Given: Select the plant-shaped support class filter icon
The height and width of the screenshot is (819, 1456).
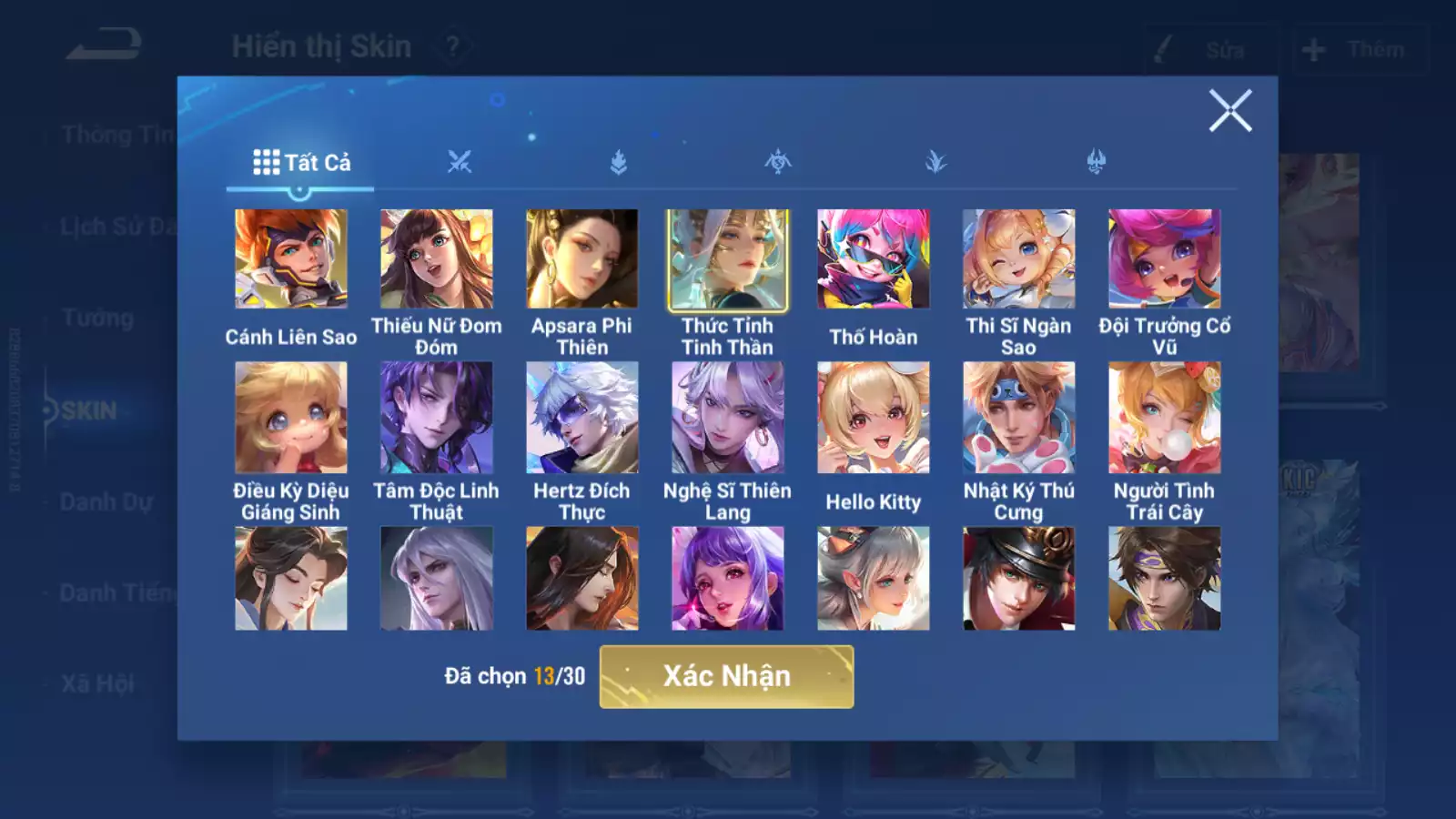Looking at the screenshot, I should pyautogui.click(x=935, y=162).
